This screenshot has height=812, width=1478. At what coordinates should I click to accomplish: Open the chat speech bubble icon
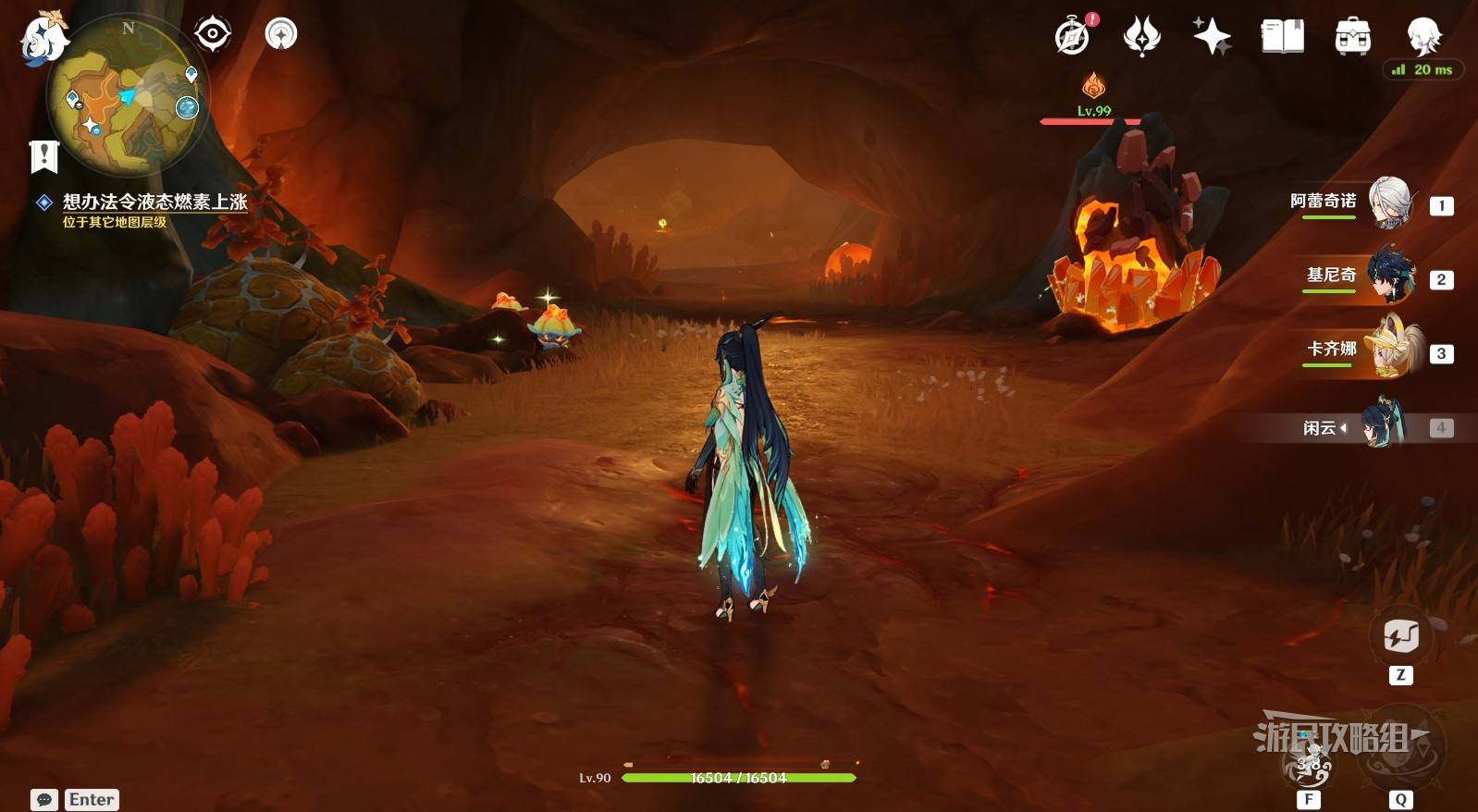43,799
